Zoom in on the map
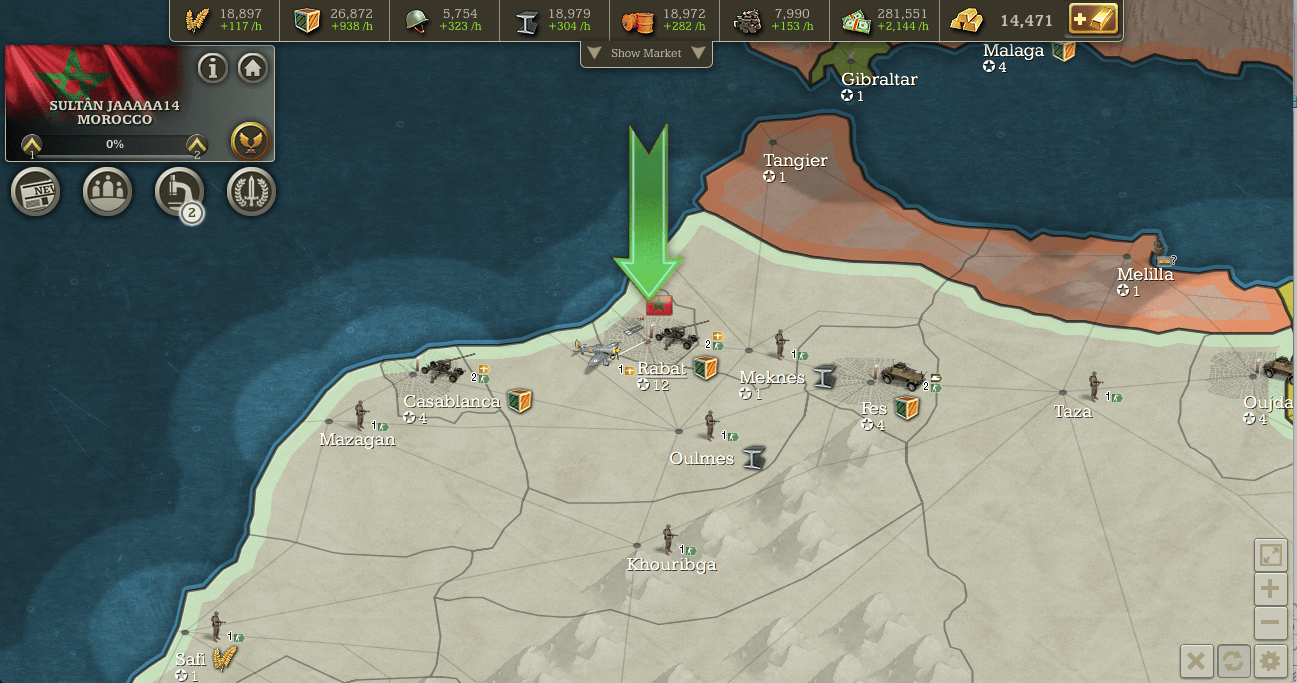 coord(1270,589)
